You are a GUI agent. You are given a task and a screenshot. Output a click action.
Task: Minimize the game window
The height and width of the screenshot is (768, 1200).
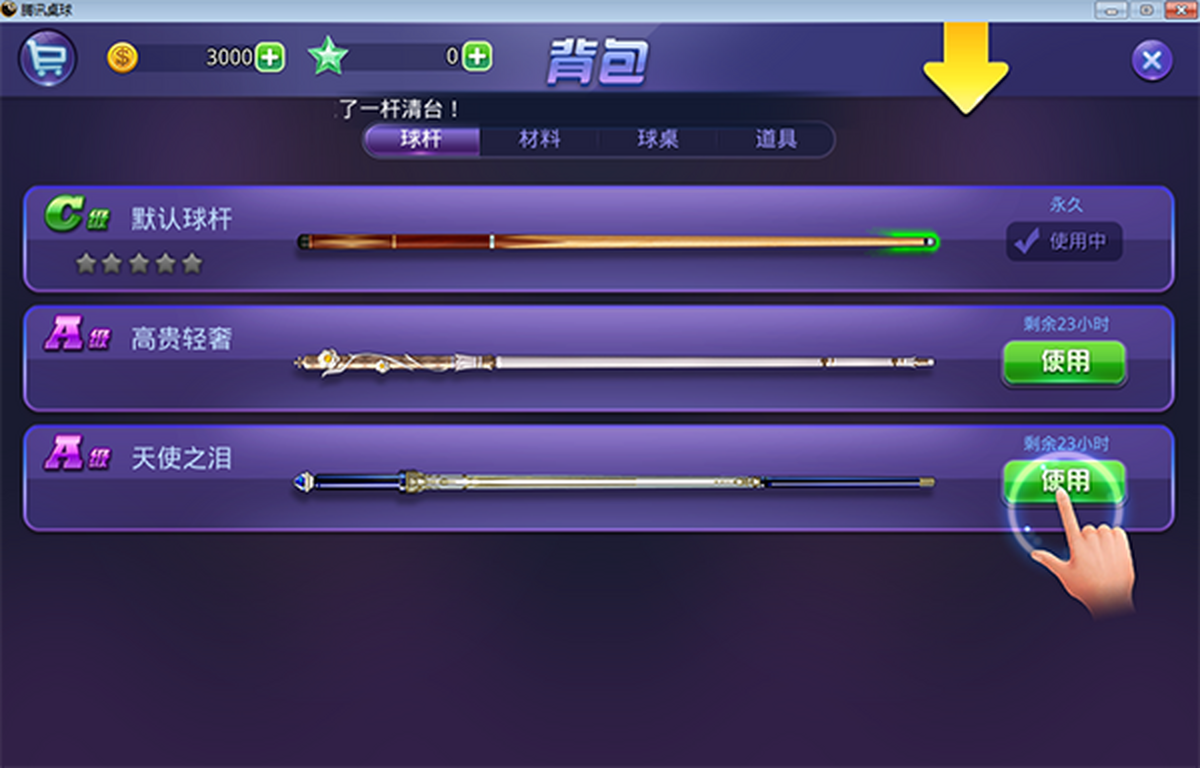1111,10
